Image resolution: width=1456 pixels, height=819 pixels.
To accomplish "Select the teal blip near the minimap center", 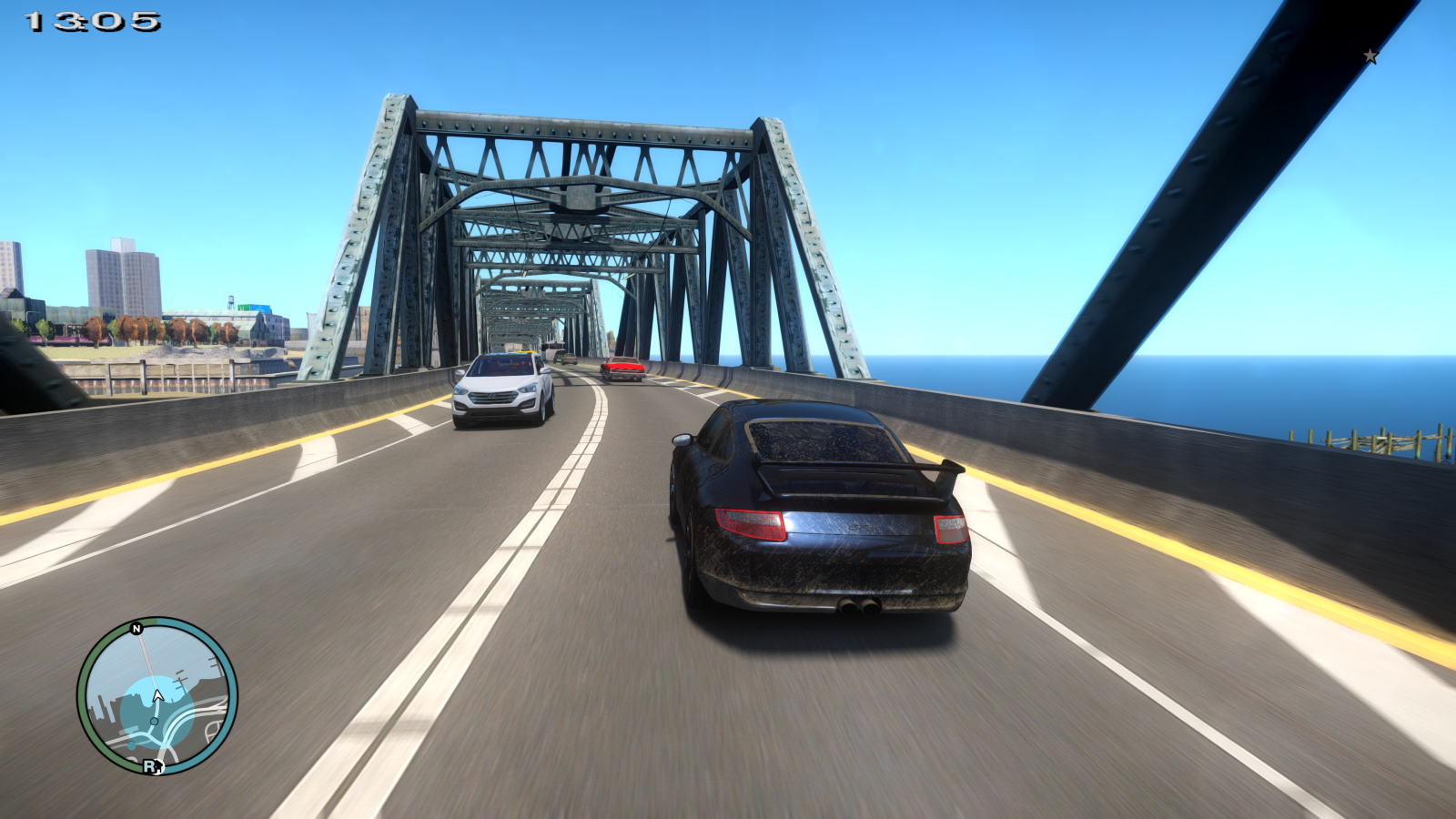I will tap(154, 721).
